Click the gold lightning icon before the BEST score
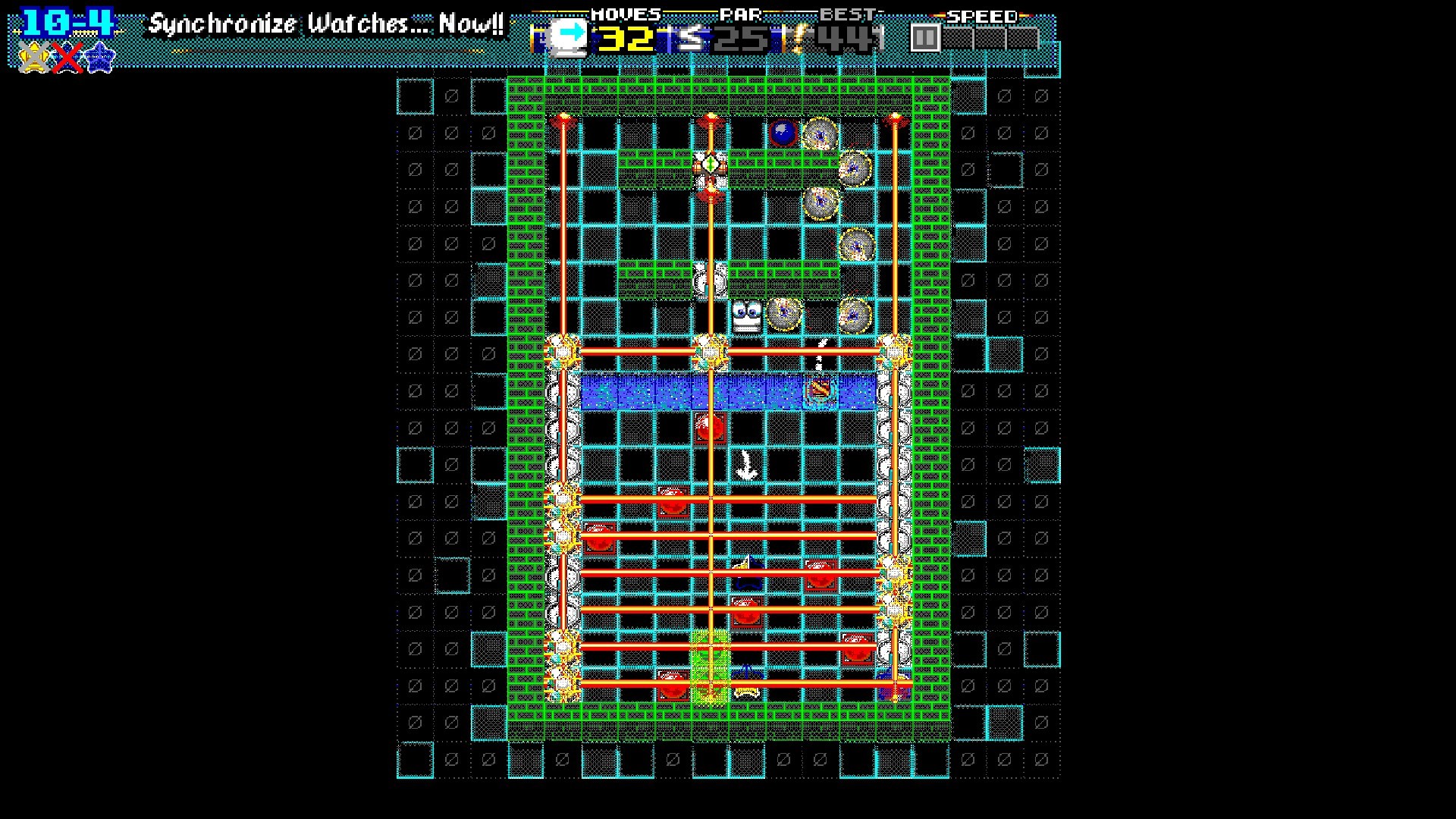Viewport: 1456px width, 819px height. click(x=795, y=36)
